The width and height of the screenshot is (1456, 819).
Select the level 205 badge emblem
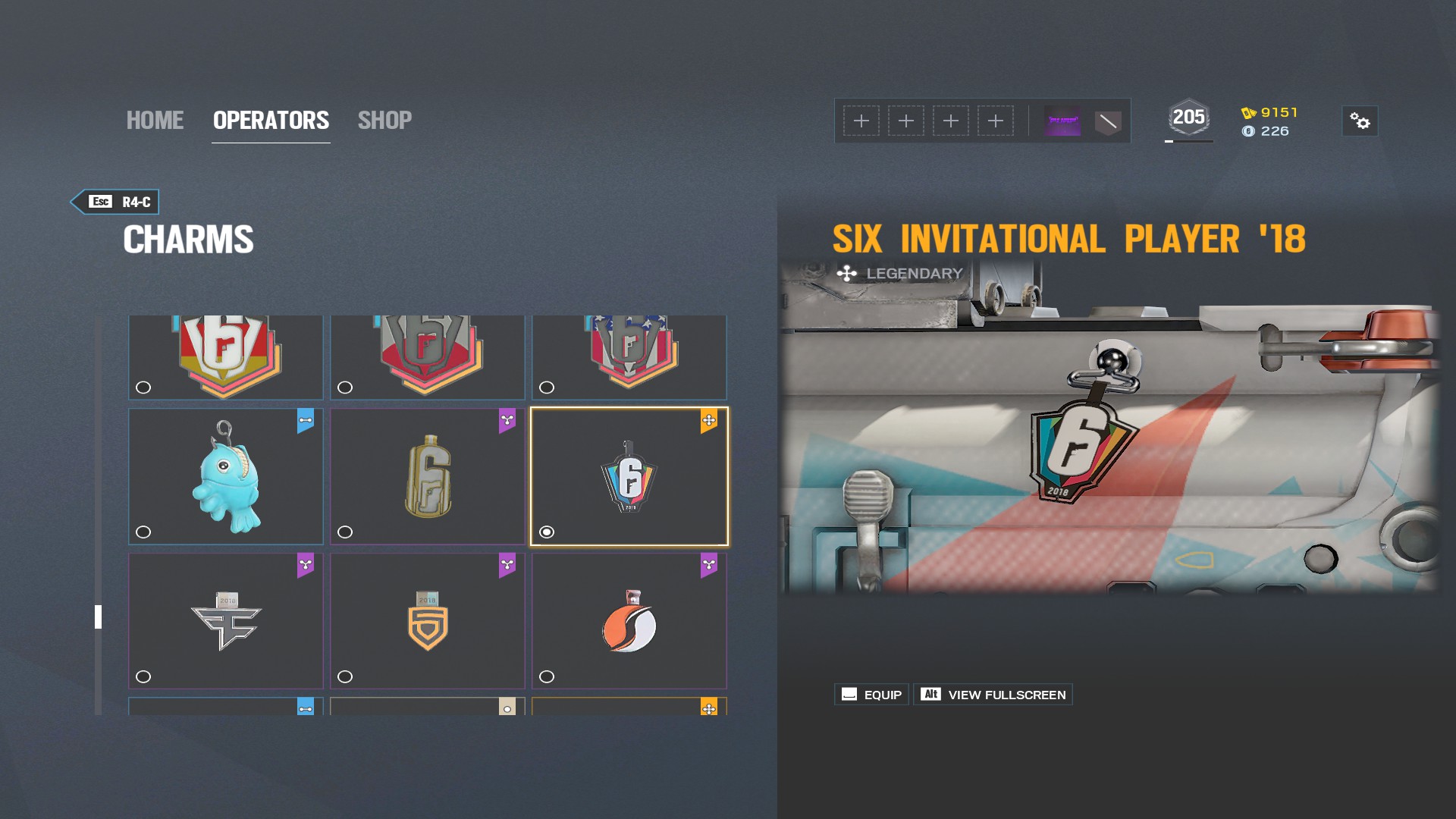tap(1189, 116)
